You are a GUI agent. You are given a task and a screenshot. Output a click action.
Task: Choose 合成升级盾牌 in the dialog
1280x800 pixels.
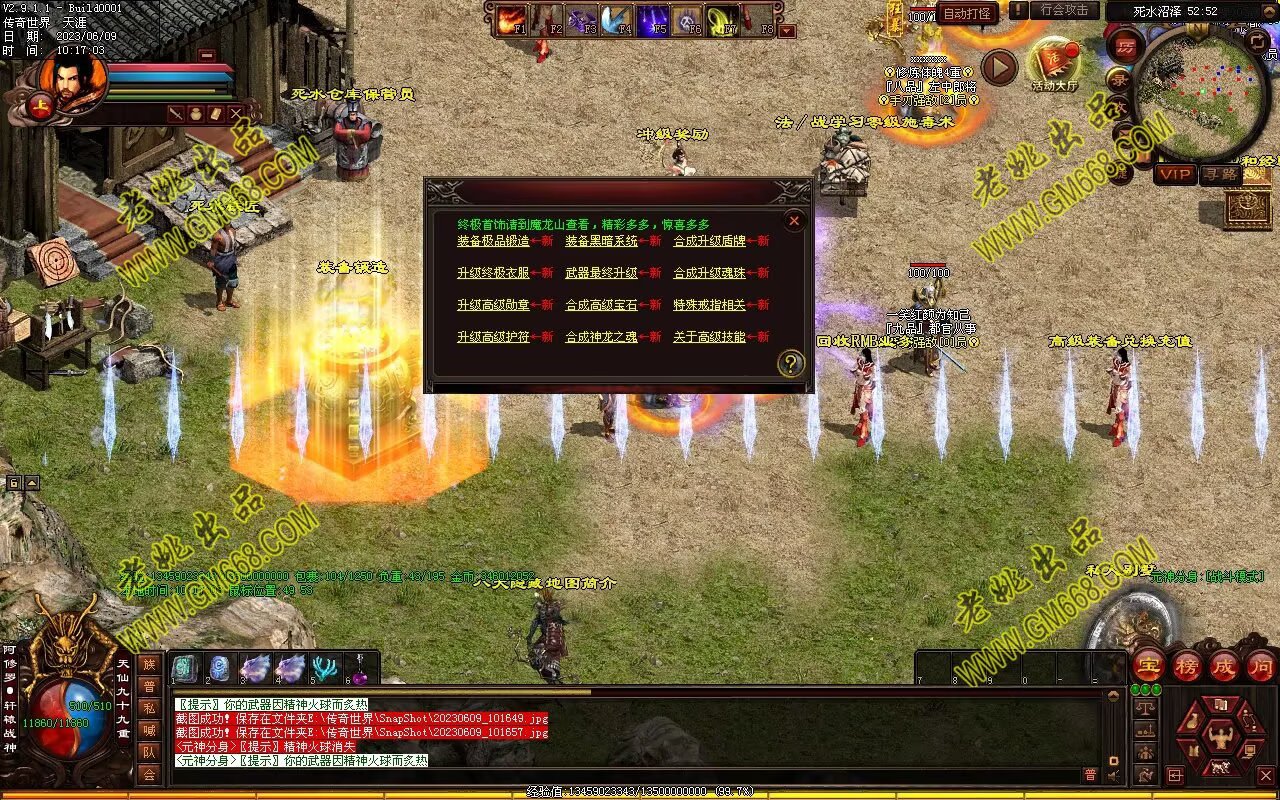point(709,241)
